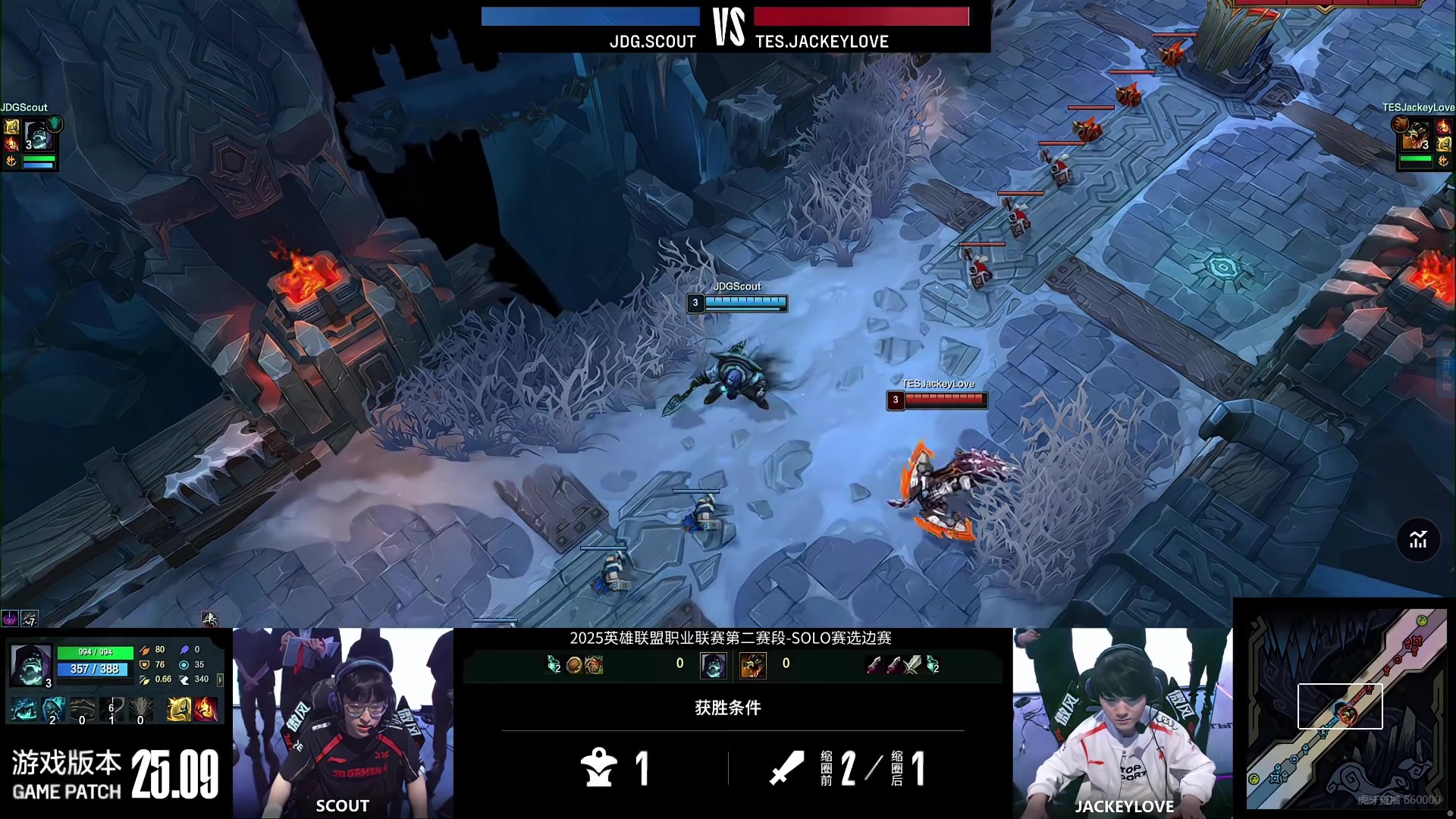The image size is (1456, 819).
Task: Open the minimap
Action: point(1345,708)
